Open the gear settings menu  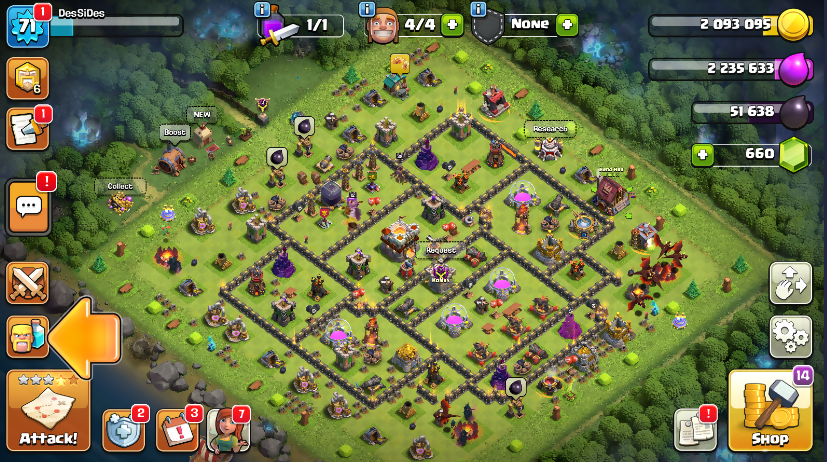[x=790, y=336]
